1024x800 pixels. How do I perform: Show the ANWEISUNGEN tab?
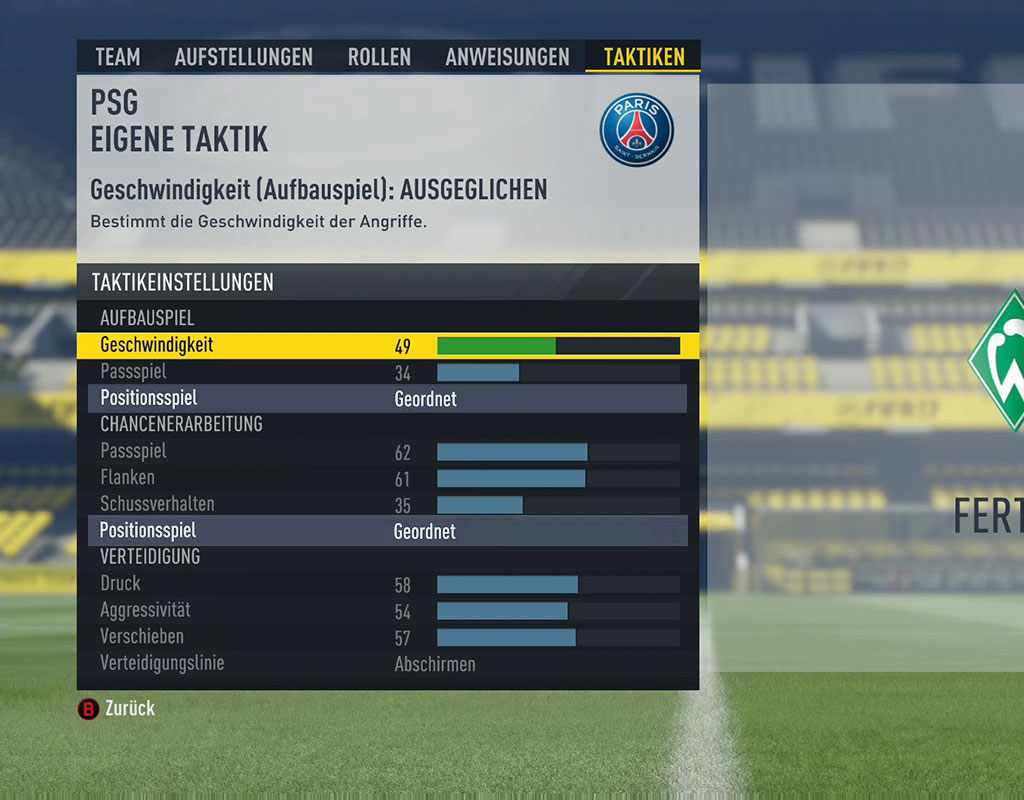coord(507,57)
